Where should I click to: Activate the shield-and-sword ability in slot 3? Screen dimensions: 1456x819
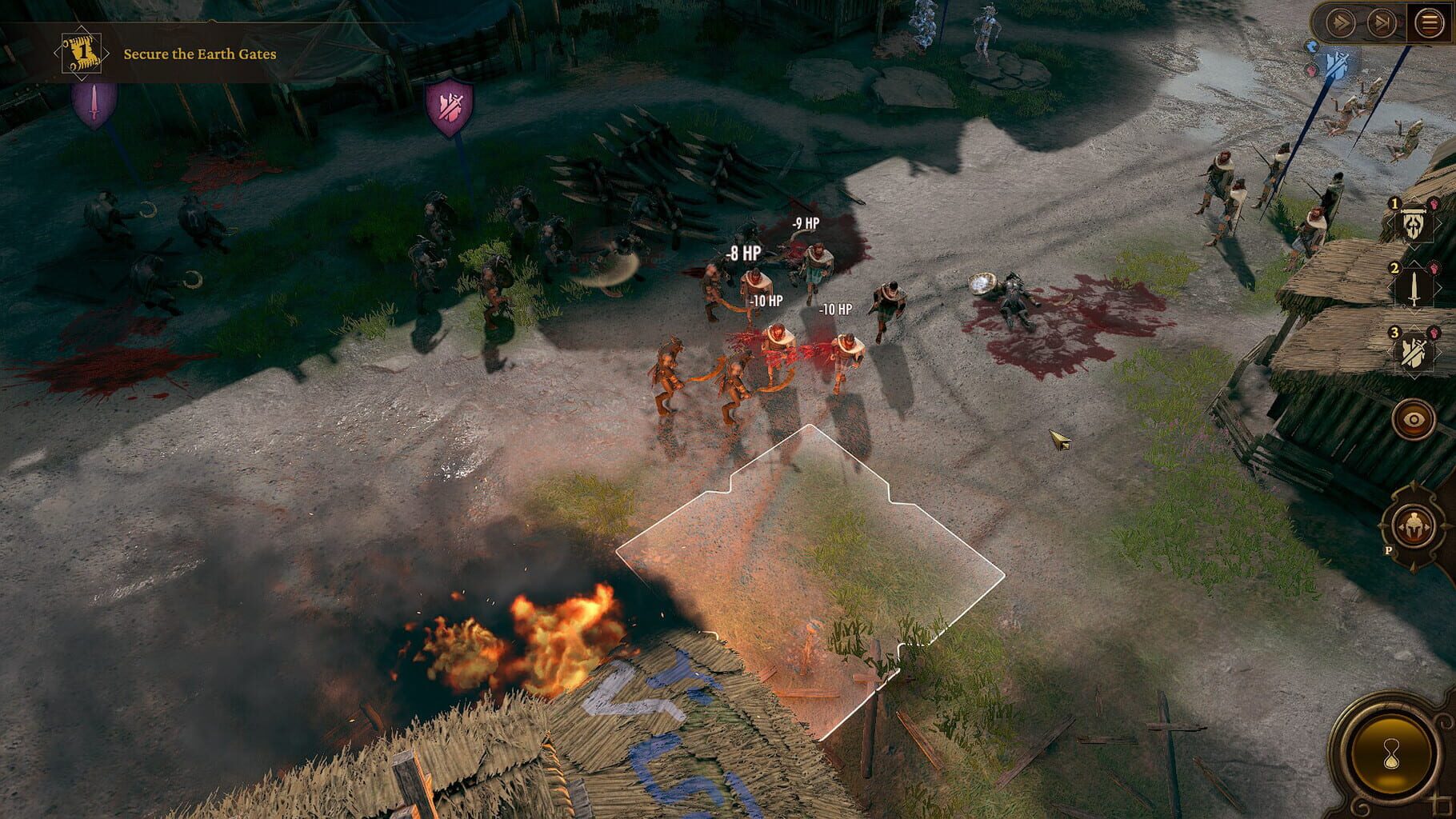click(x=1416, y=349)
